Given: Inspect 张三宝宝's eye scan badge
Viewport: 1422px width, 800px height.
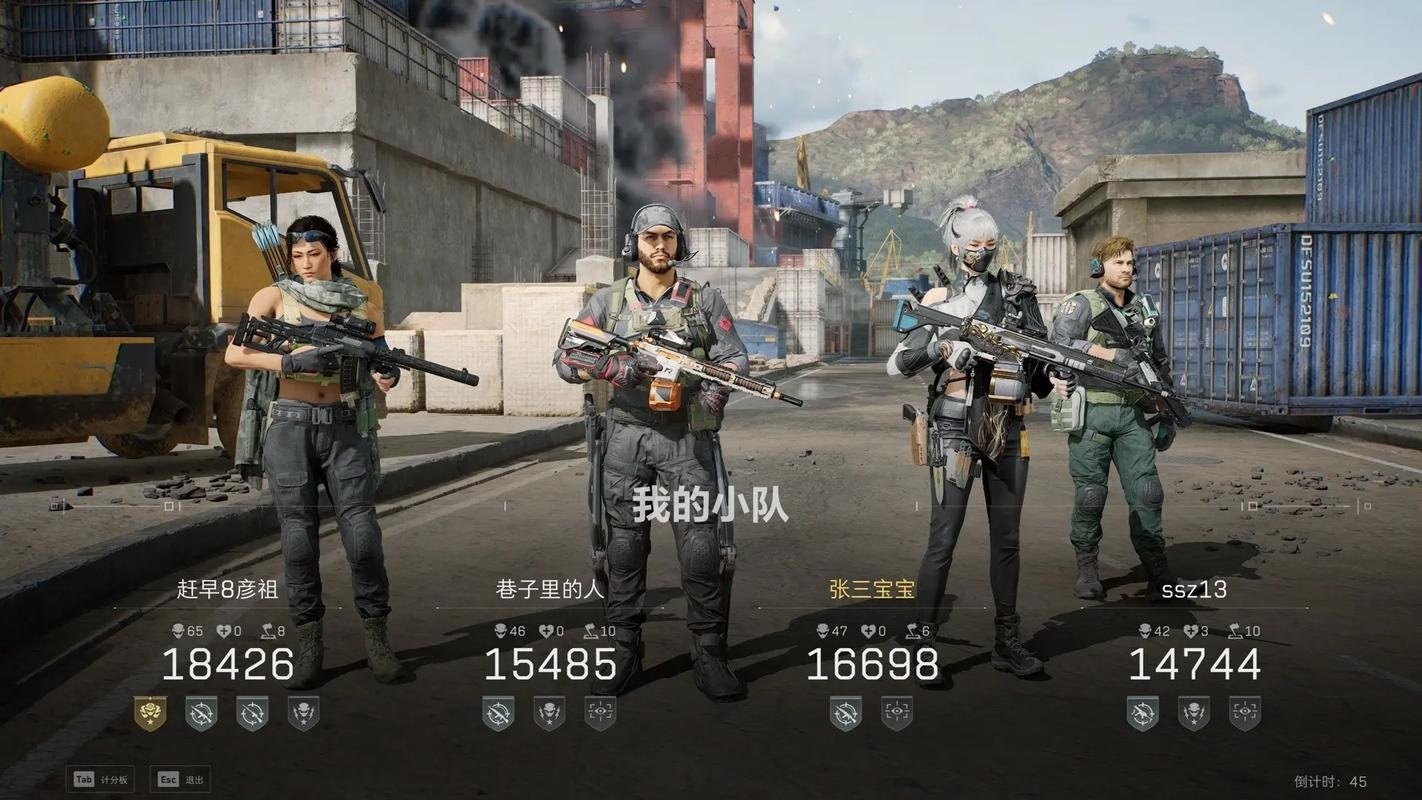Looking at the screenshot, I should (897, 713).
